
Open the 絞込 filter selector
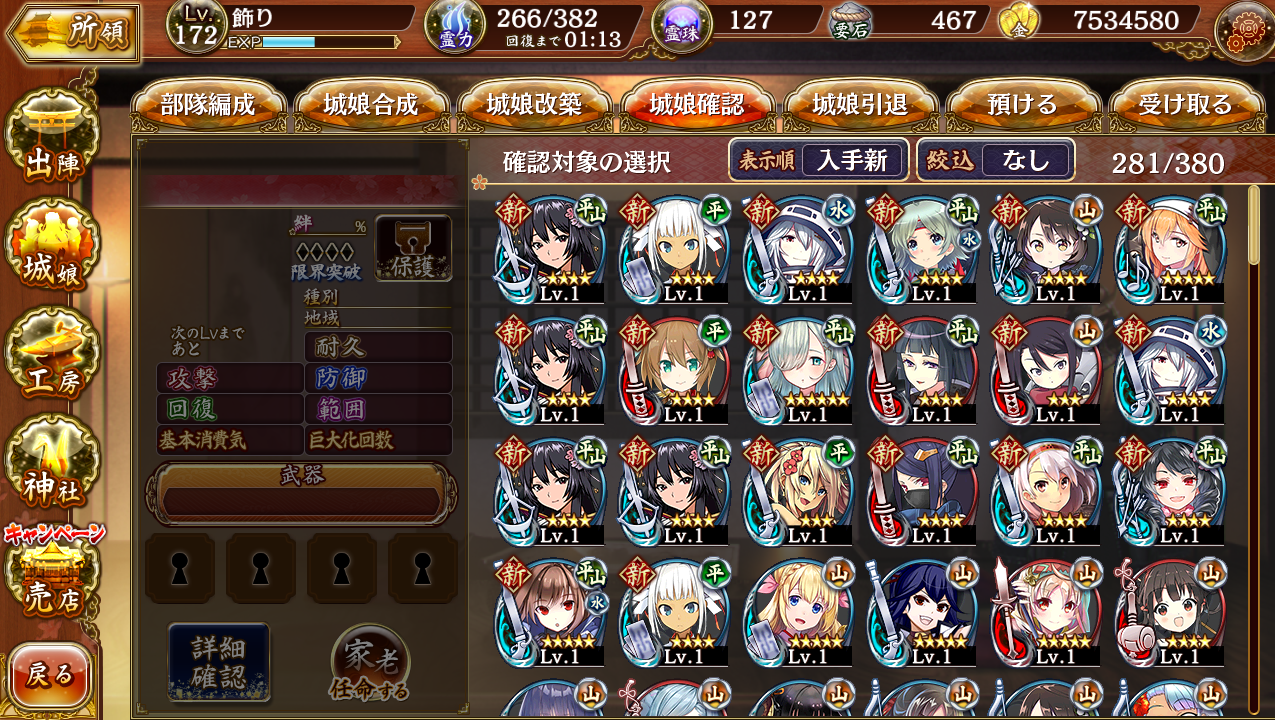click(995, 160)
